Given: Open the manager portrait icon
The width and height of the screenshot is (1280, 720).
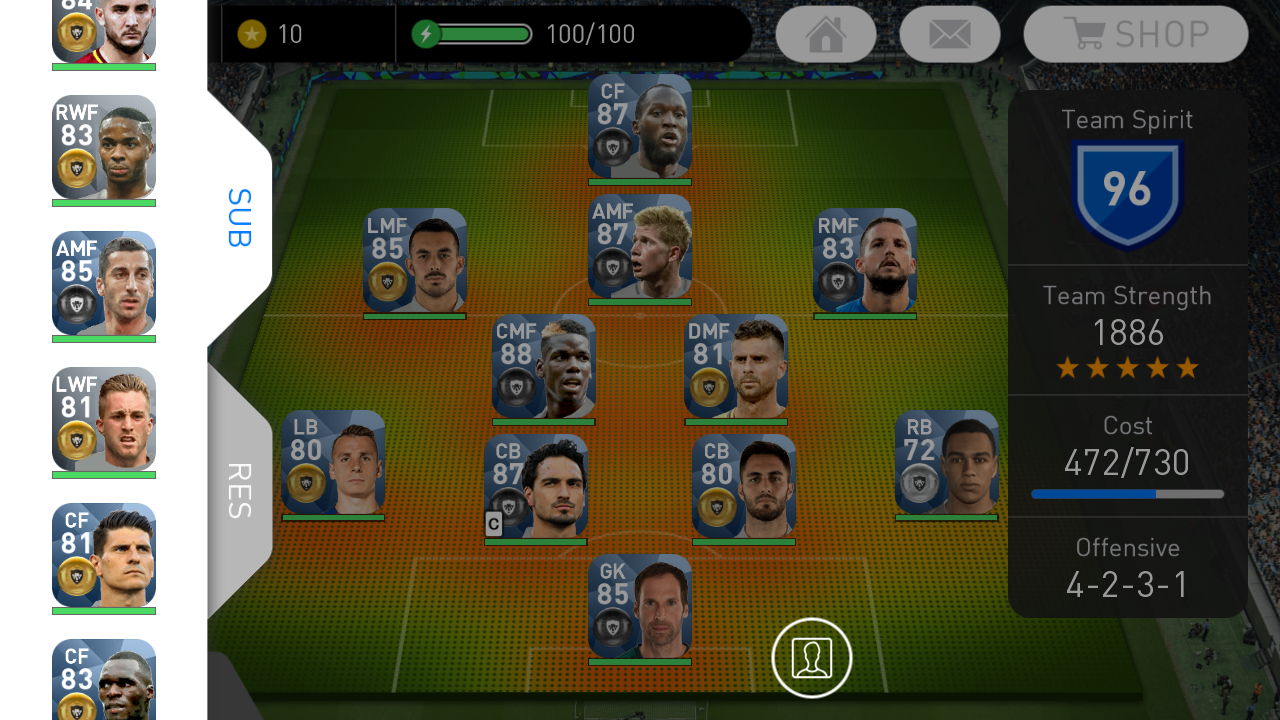Looking at the screenshot, I should [x=811, y=658].
